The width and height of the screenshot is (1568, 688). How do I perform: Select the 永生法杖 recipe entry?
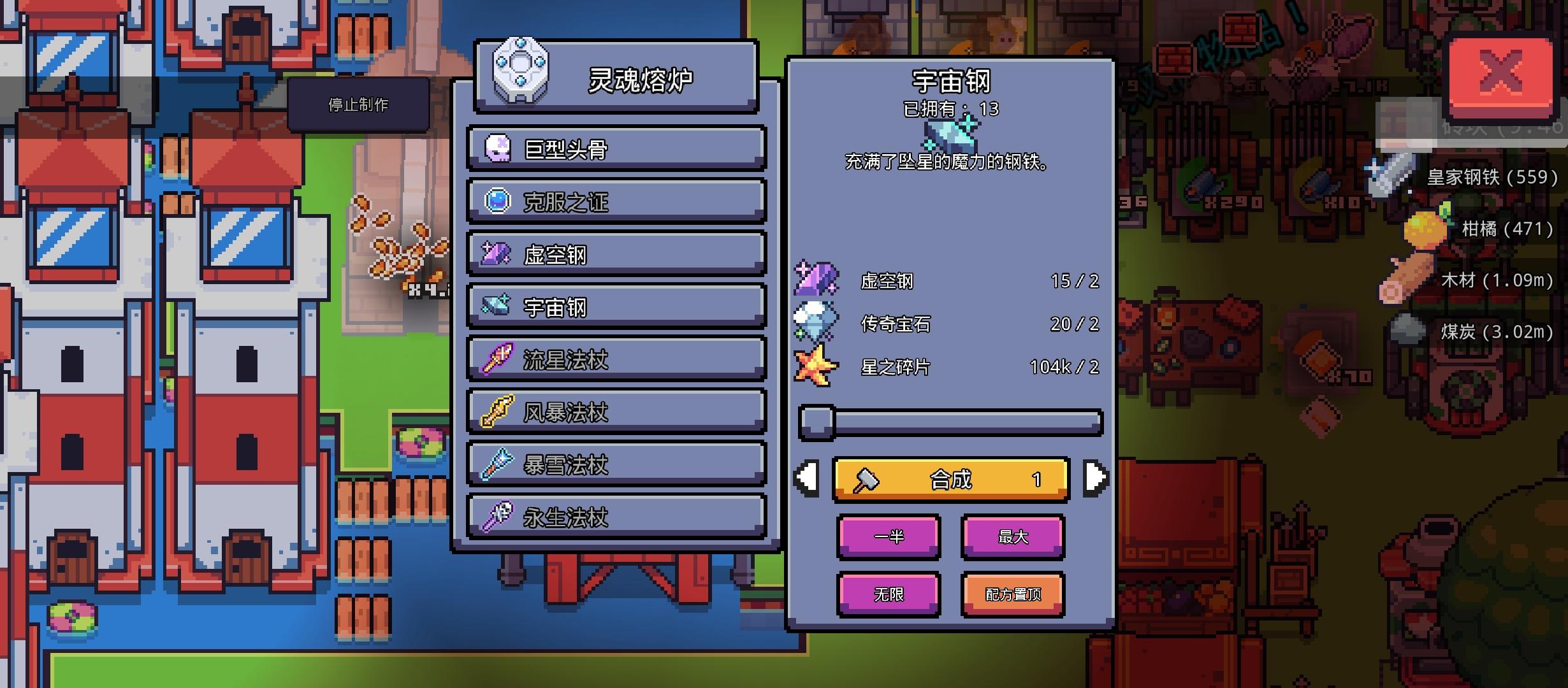(x=615, y=516)
